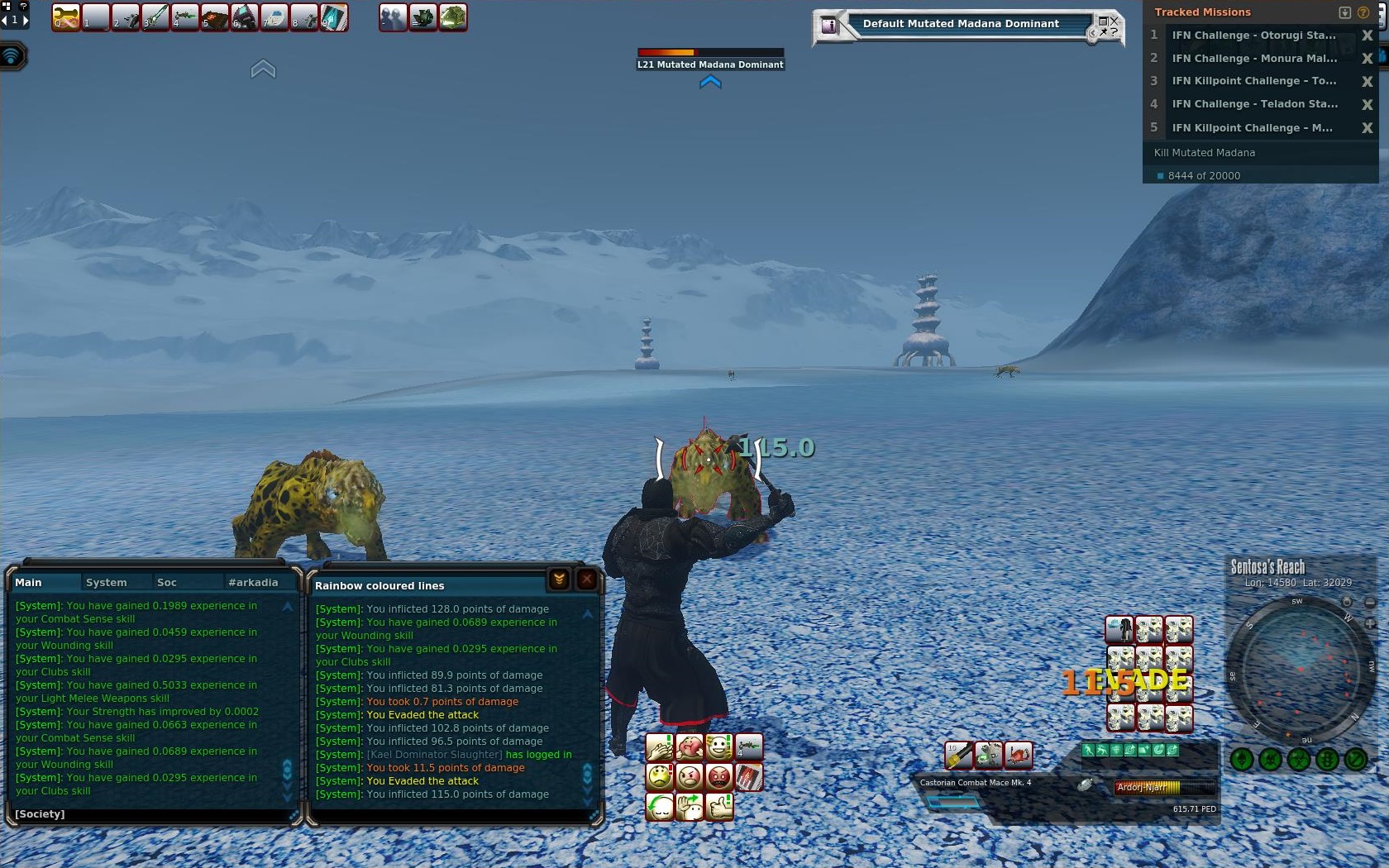Select the sword in hotbar slot 3
This screenshot has width=1389, height=868.
[x=155, y=17]
